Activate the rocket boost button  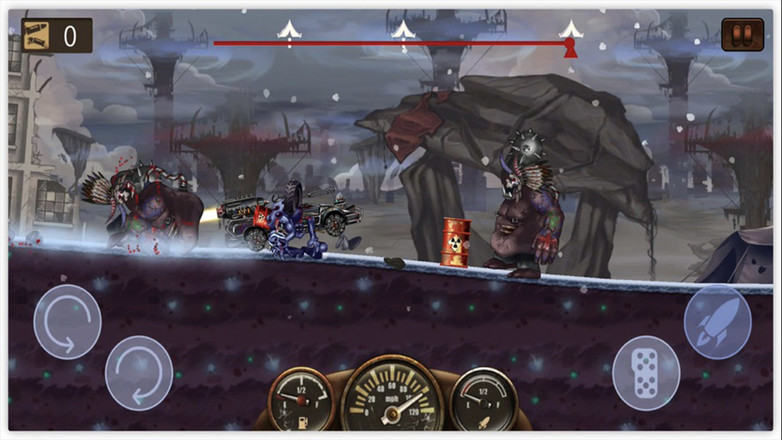[717, 322]
